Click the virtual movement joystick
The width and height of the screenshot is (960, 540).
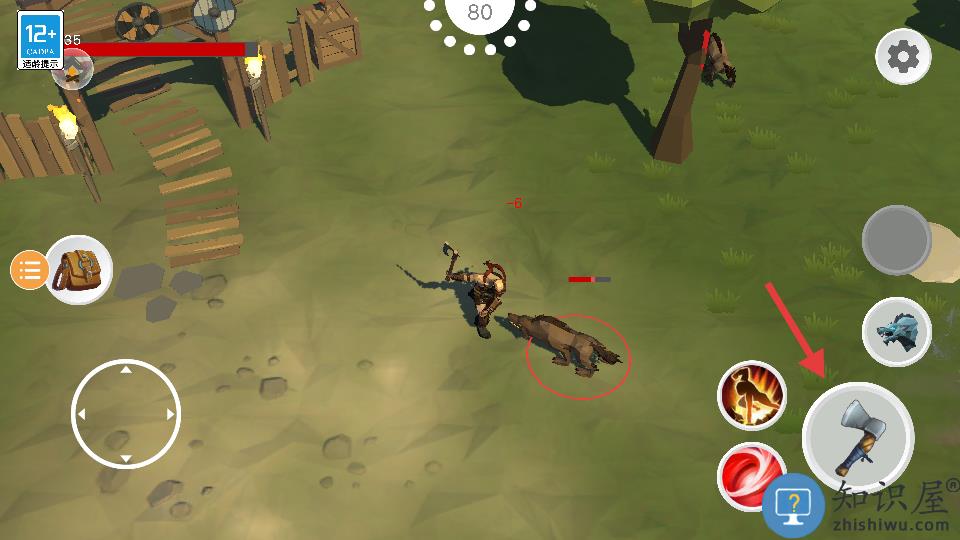point(126,414)
